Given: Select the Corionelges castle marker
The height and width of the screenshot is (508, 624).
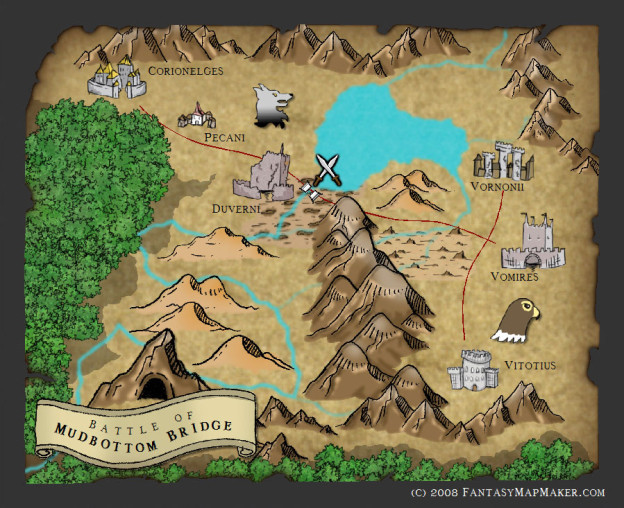Looking at the screenshot, I should click(x=116, y=78).
